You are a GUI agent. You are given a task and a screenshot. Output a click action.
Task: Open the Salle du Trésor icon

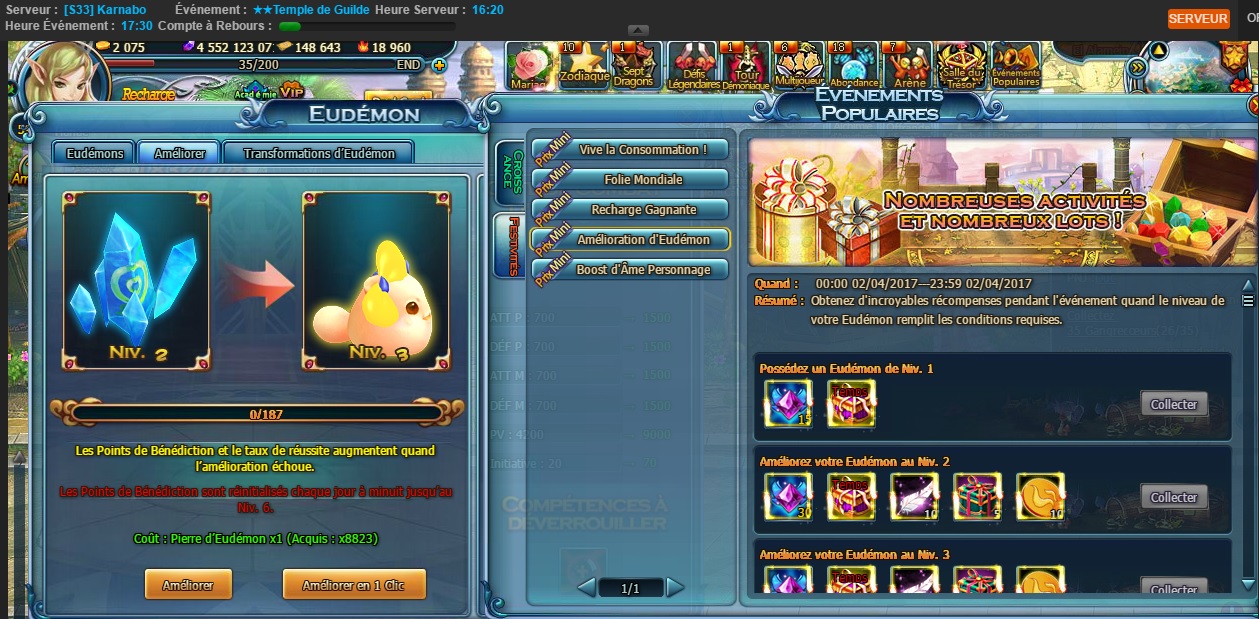point(961,65)
